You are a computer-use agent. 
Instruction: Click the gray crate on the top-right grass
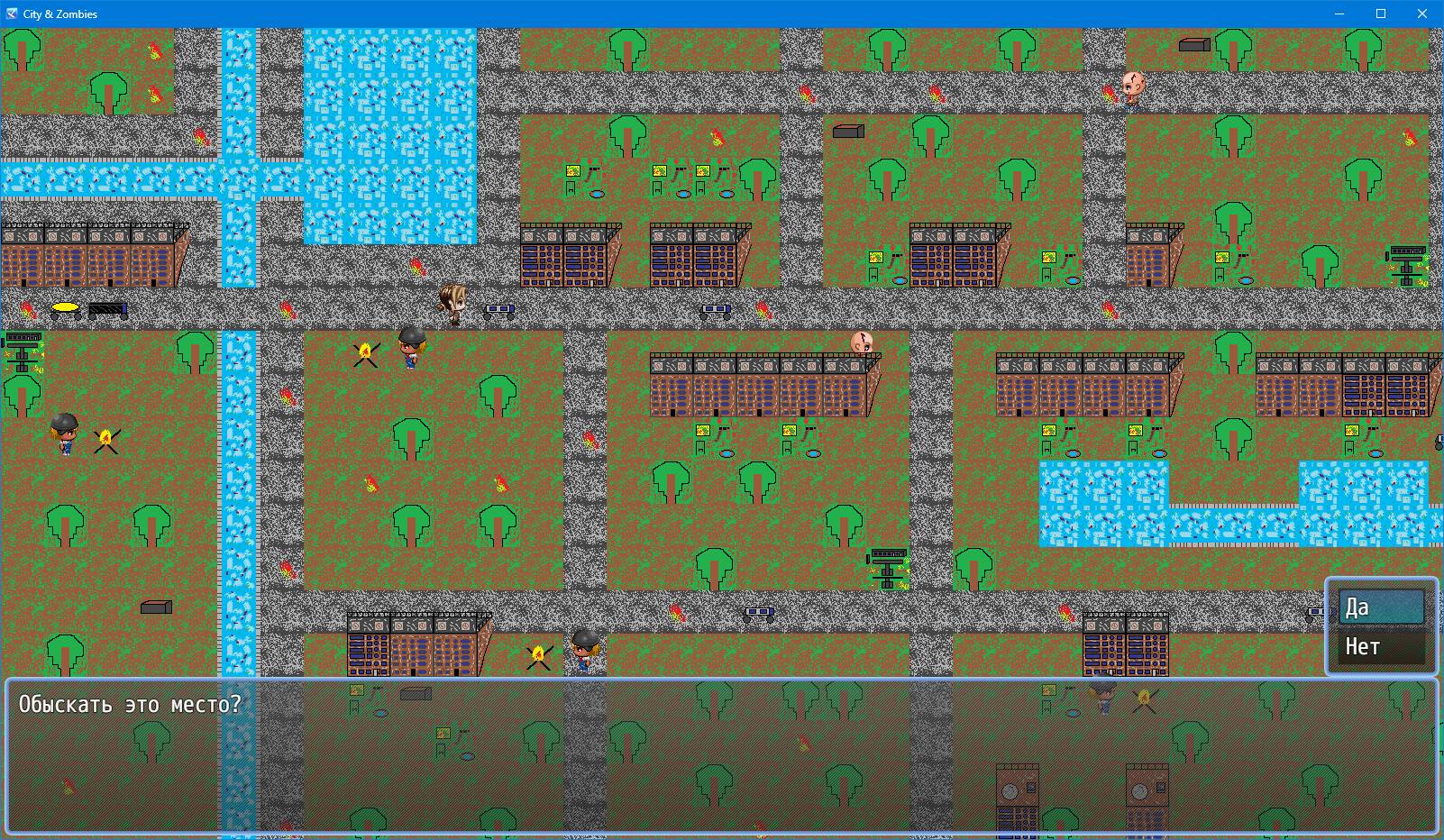tap(1193, 45)
